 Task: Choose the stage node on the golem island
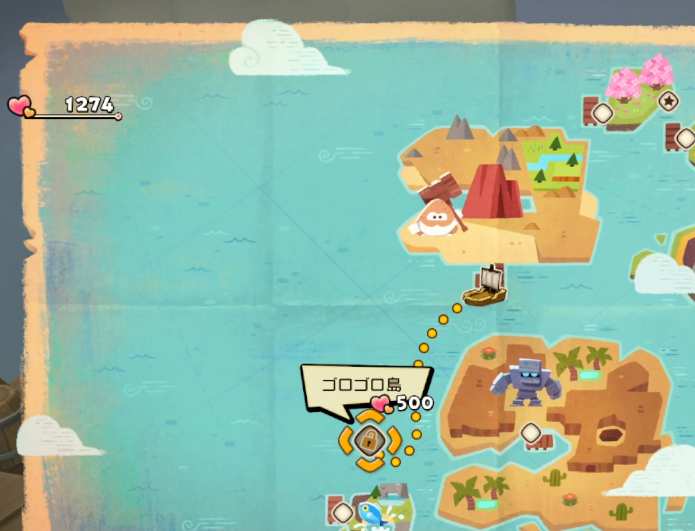click(x=530, y=433)
